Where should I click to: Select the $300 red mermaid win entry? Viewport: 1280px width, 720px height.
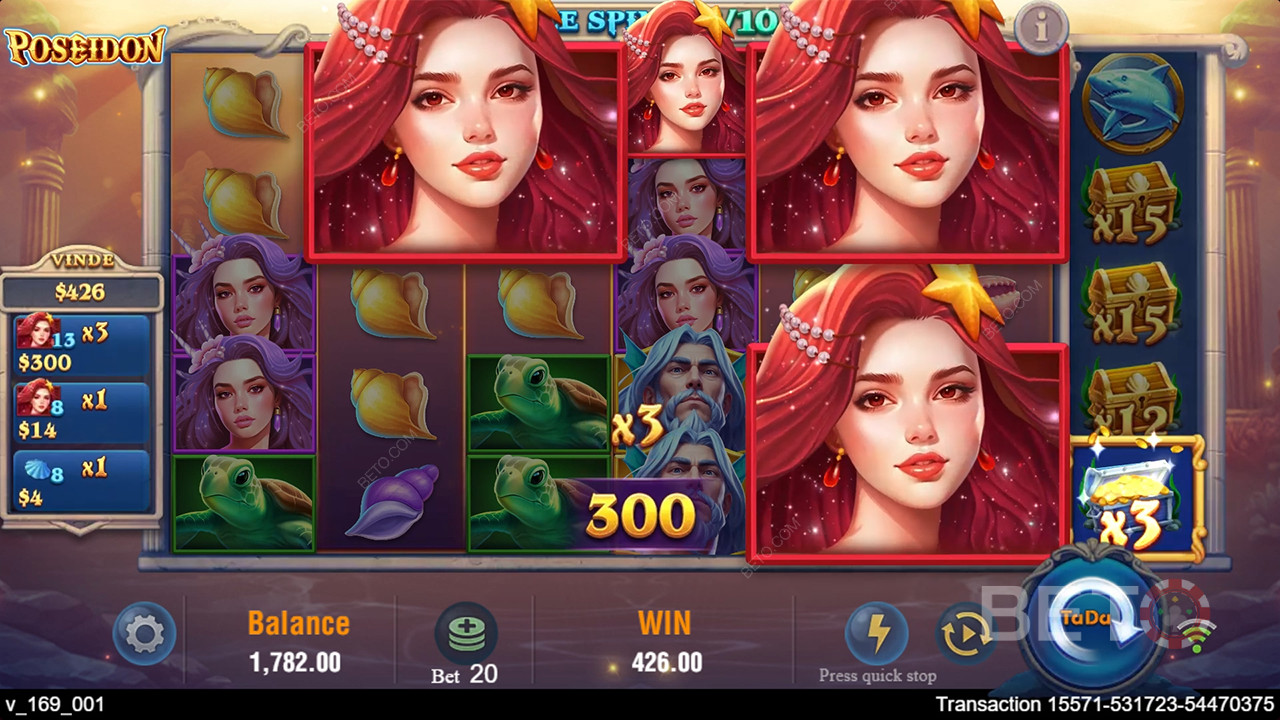[82, 345]
